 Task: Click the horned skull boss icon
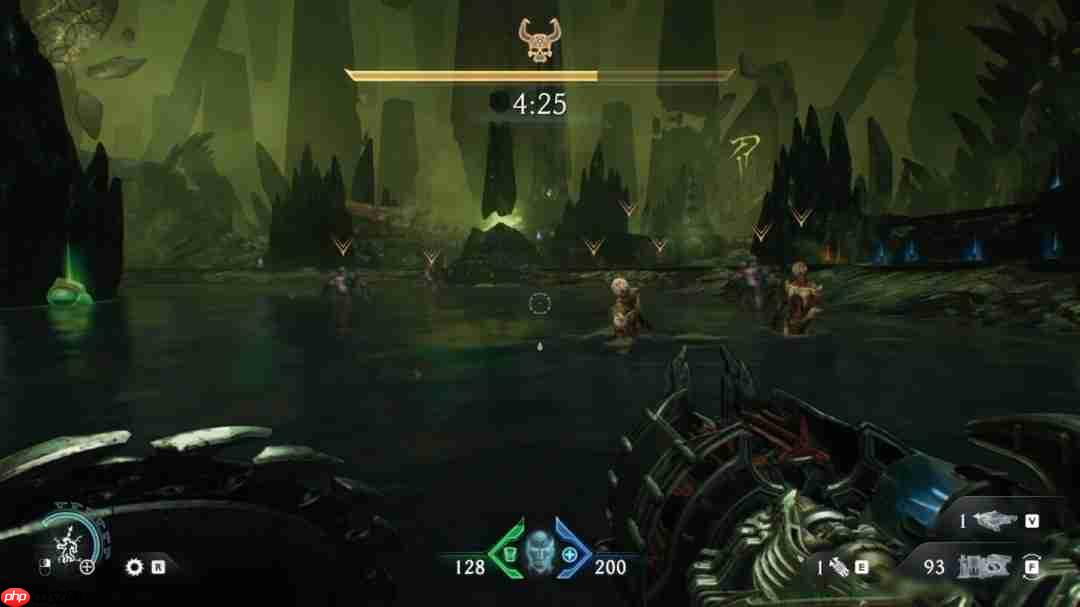[x=538, y=40]
